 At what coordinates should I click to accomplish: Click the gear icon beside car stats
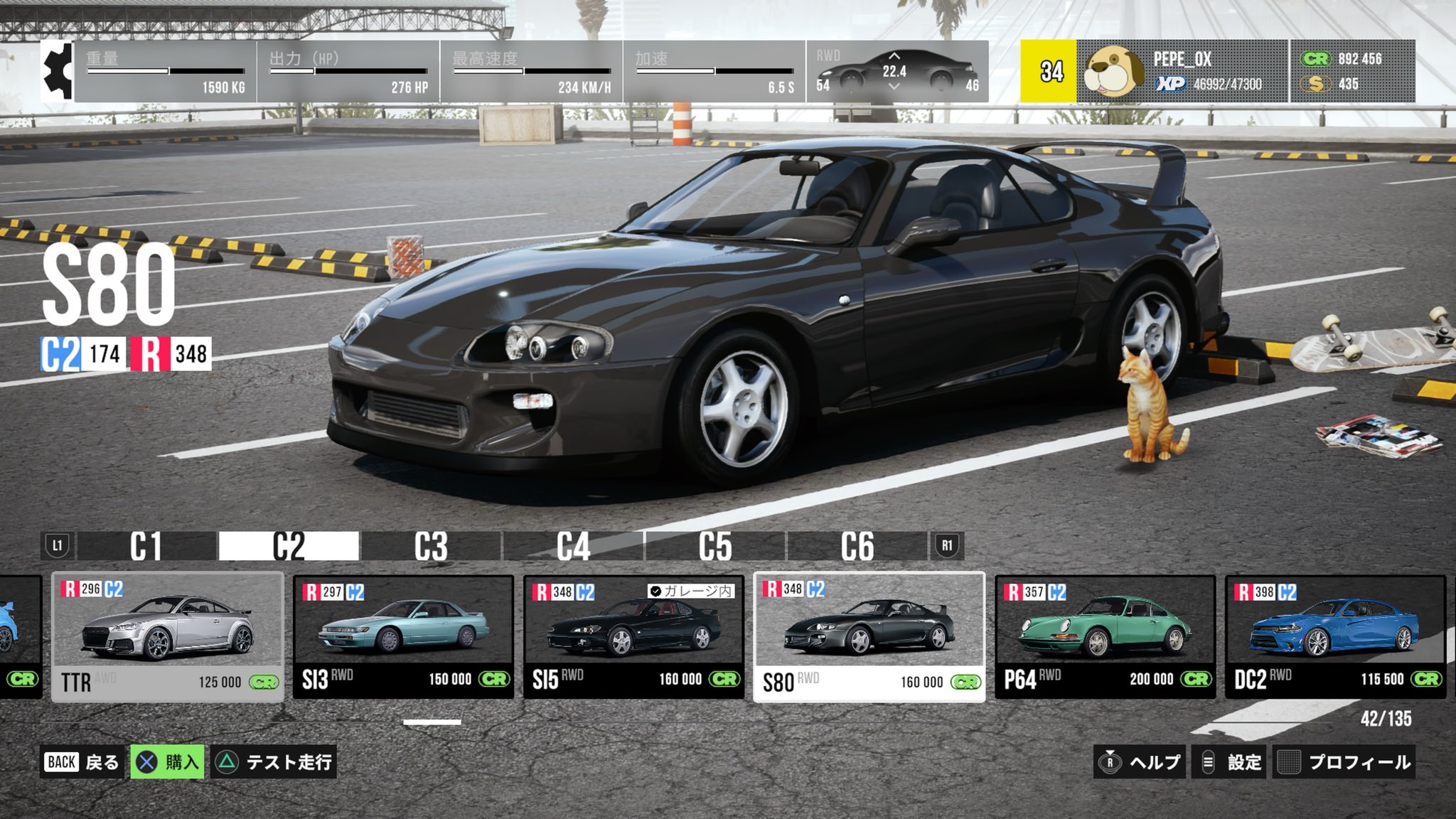coord(57,71)
